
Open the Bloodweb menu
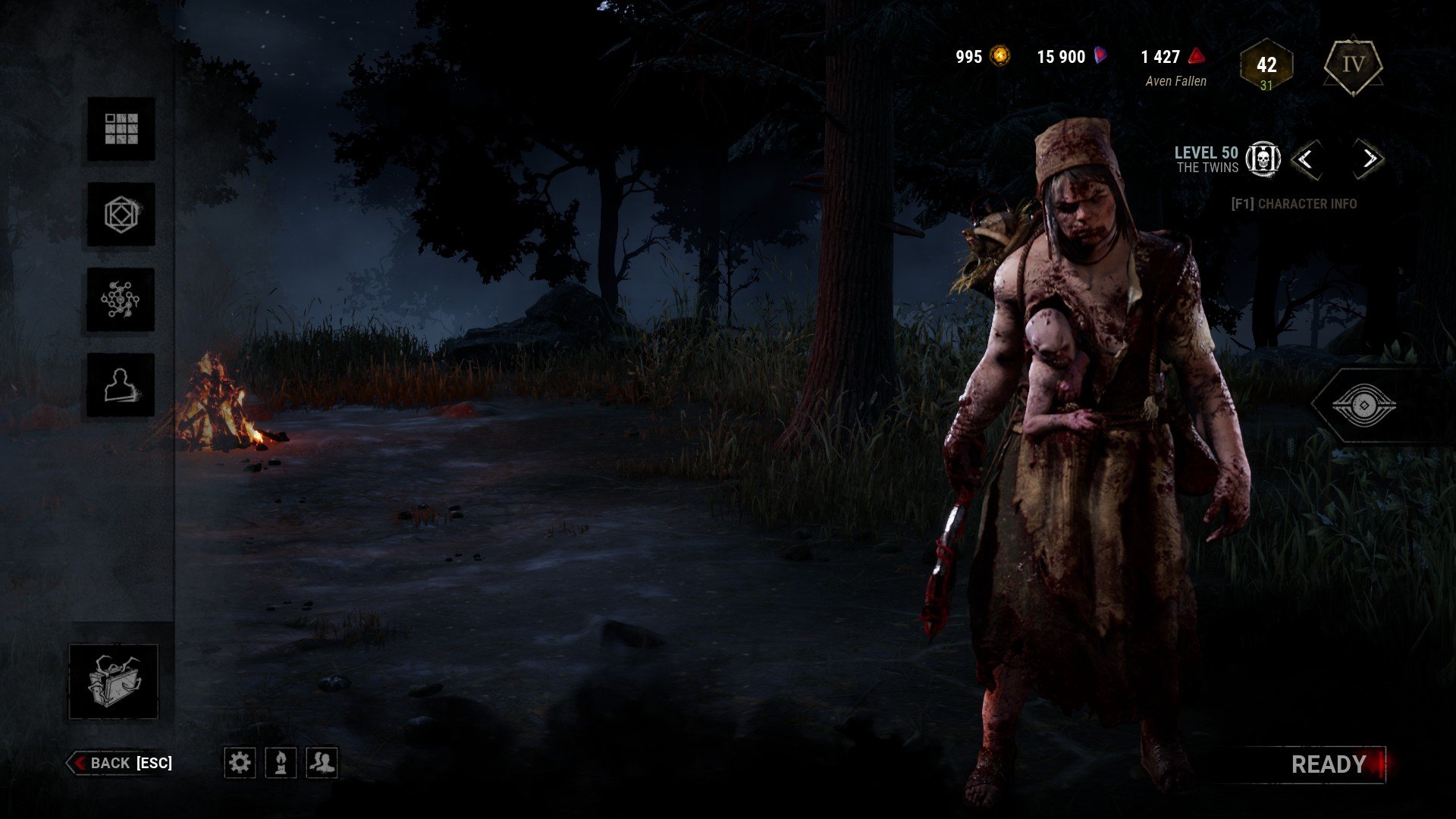(x=121, y=300)
